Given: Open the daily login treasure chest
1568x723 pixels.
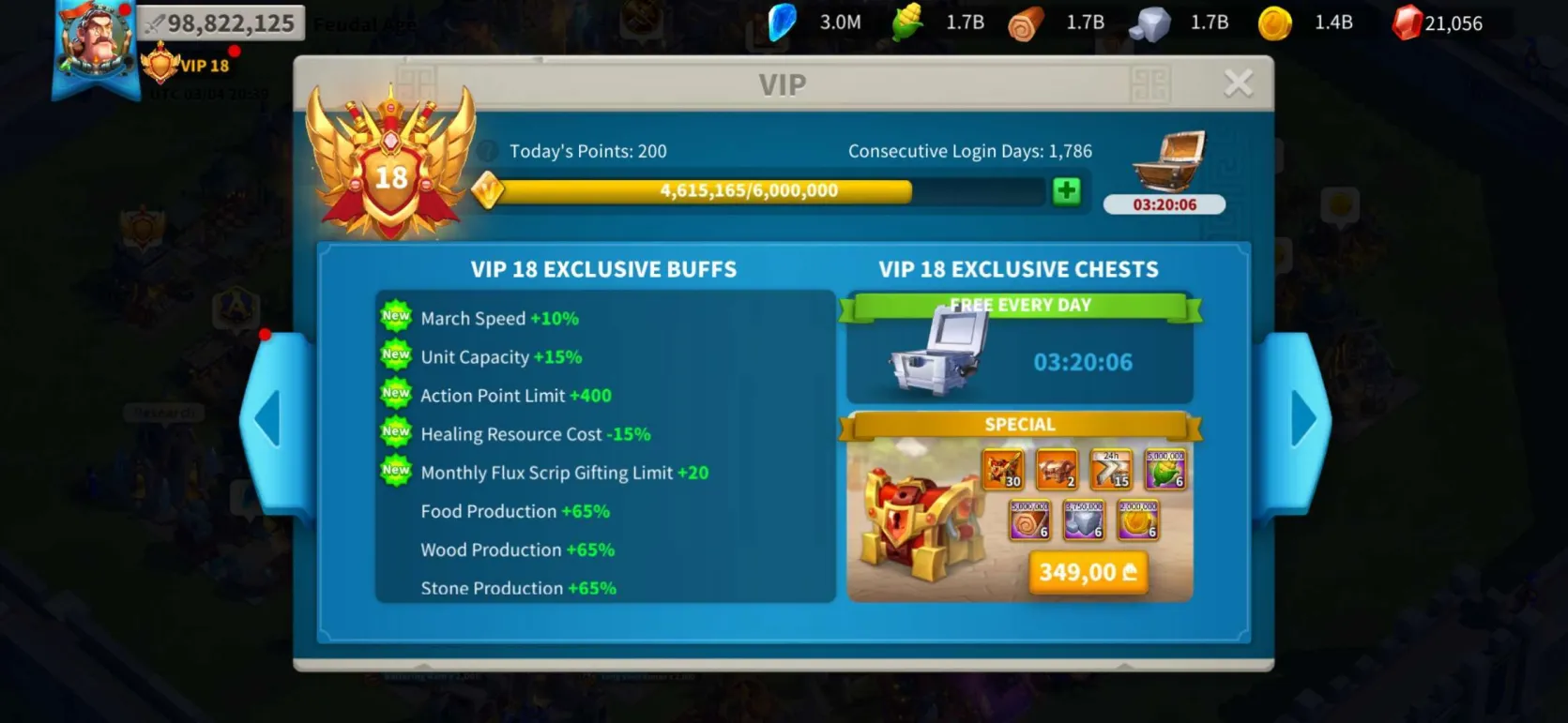Looking at the screenshot, I should coord(1166,162).
